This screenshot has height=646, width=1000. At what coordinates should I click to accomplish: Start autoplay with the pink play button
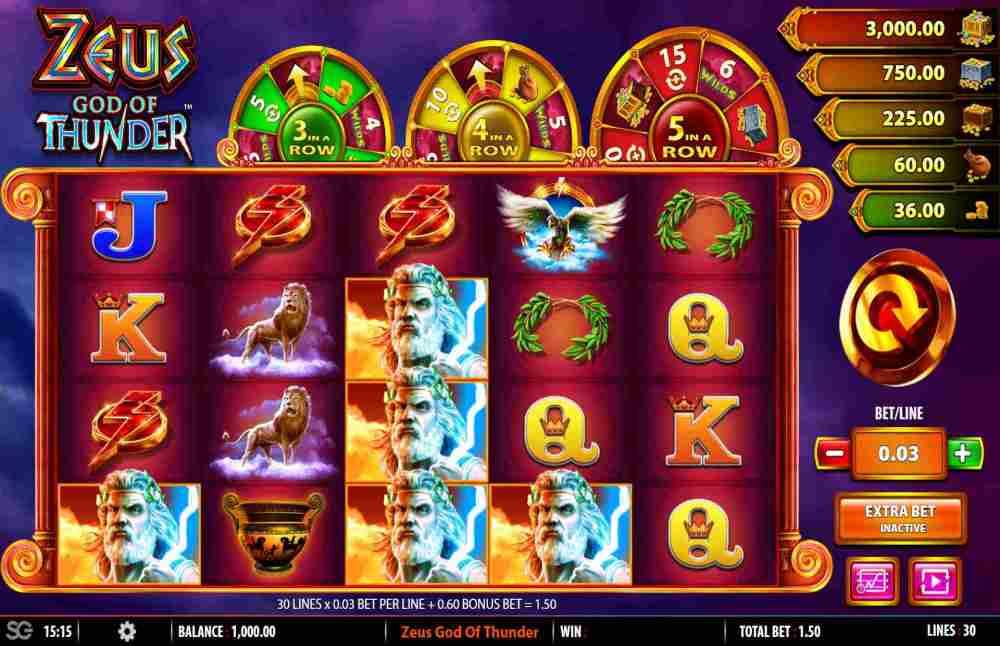(x=933, y=579)
